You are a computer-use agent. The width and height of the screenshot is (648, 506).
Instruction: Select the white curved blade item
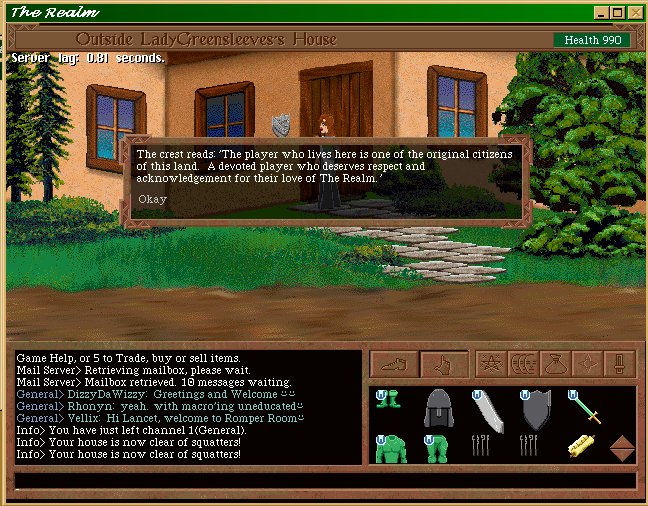tap(489, 410)
